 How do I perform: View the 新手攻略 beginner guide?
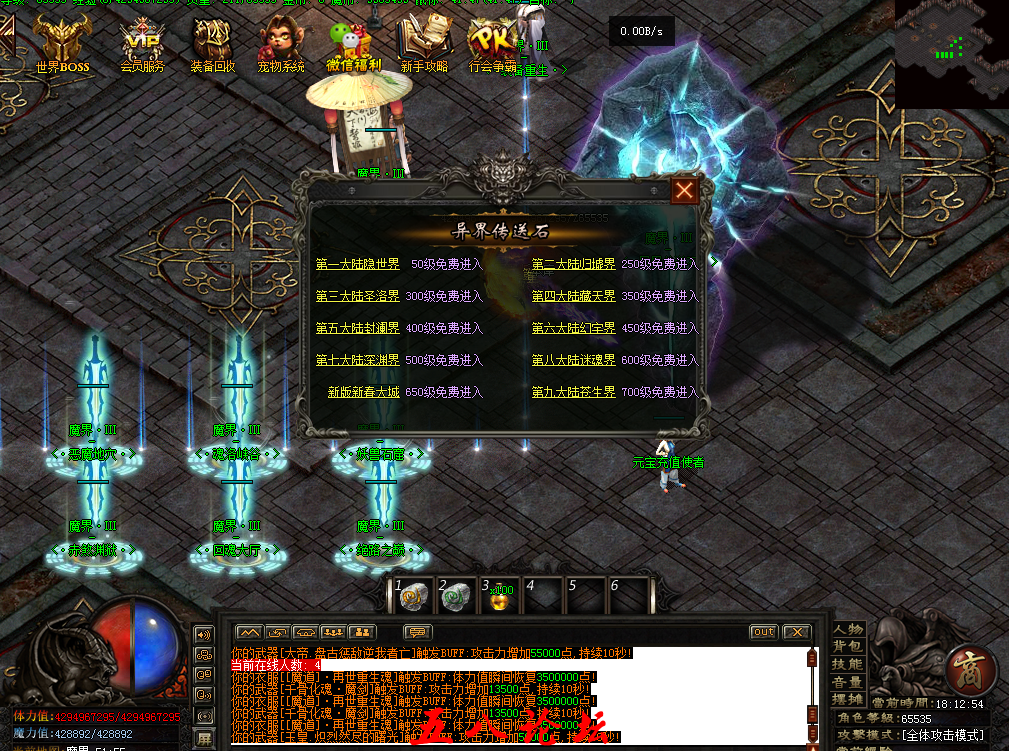(x=424, y=45)
